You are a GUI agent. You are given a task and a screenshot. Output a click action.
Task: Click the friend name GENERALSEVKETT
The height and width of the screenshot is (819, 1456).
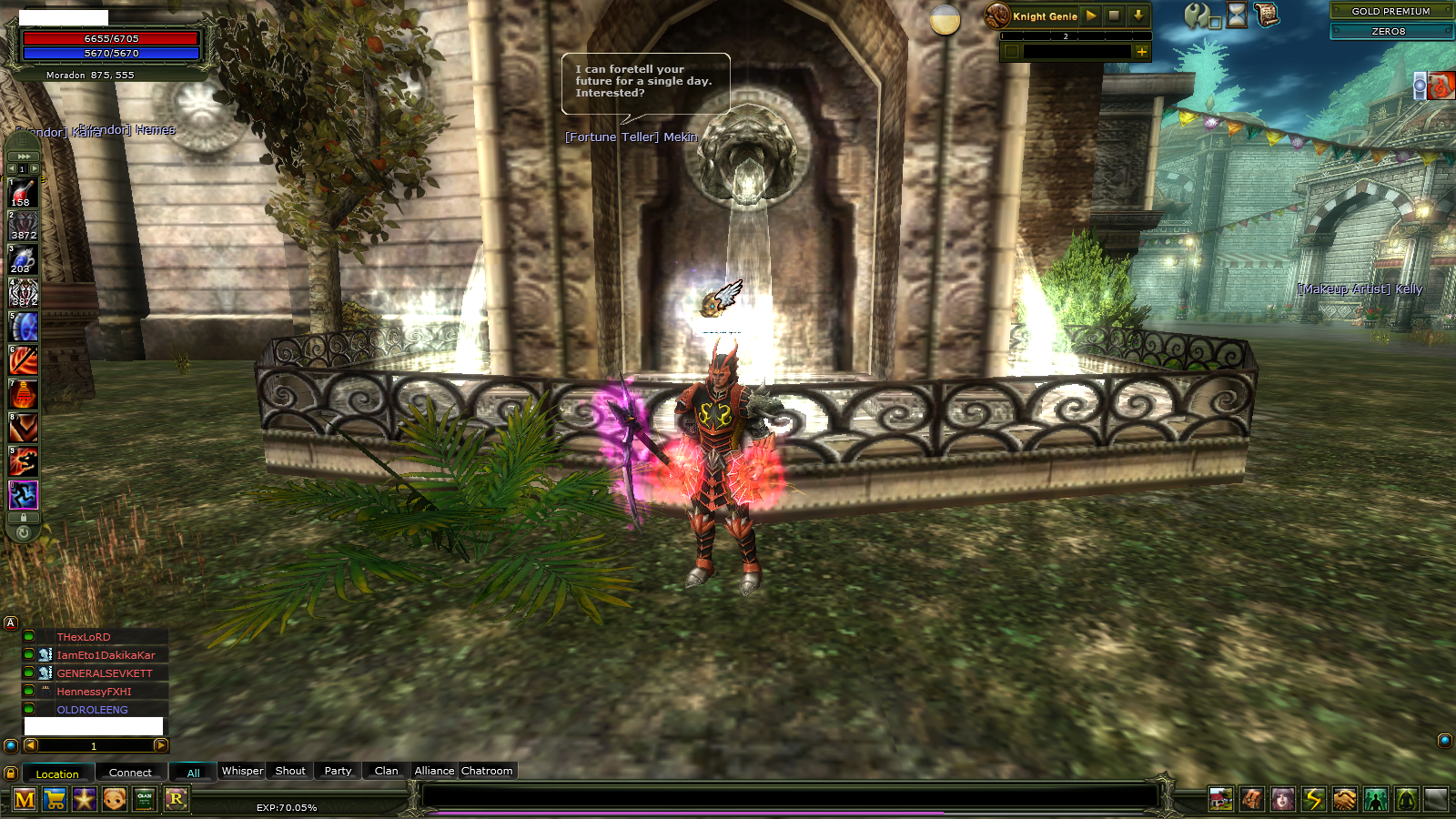pyautogui.click(x=105, y=672)
